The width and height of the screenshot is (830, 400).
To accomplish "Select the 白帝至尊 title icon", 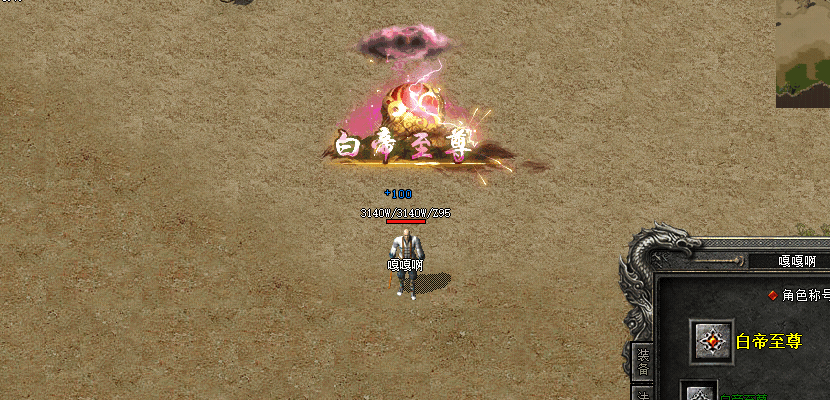I will (713, 340).
